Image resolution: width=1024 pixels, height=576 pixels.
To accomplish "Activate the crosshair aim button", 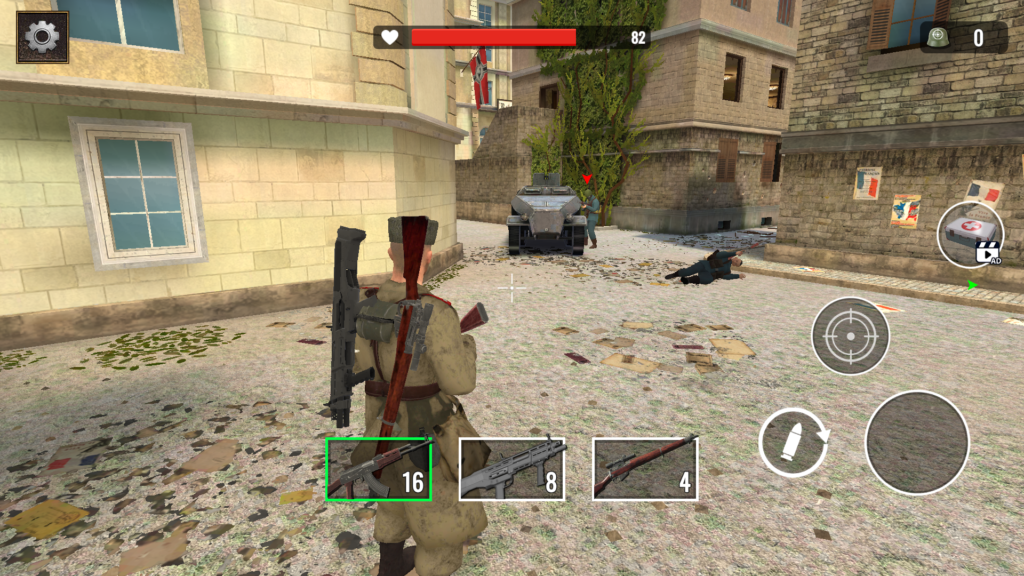I will (850, 336).
